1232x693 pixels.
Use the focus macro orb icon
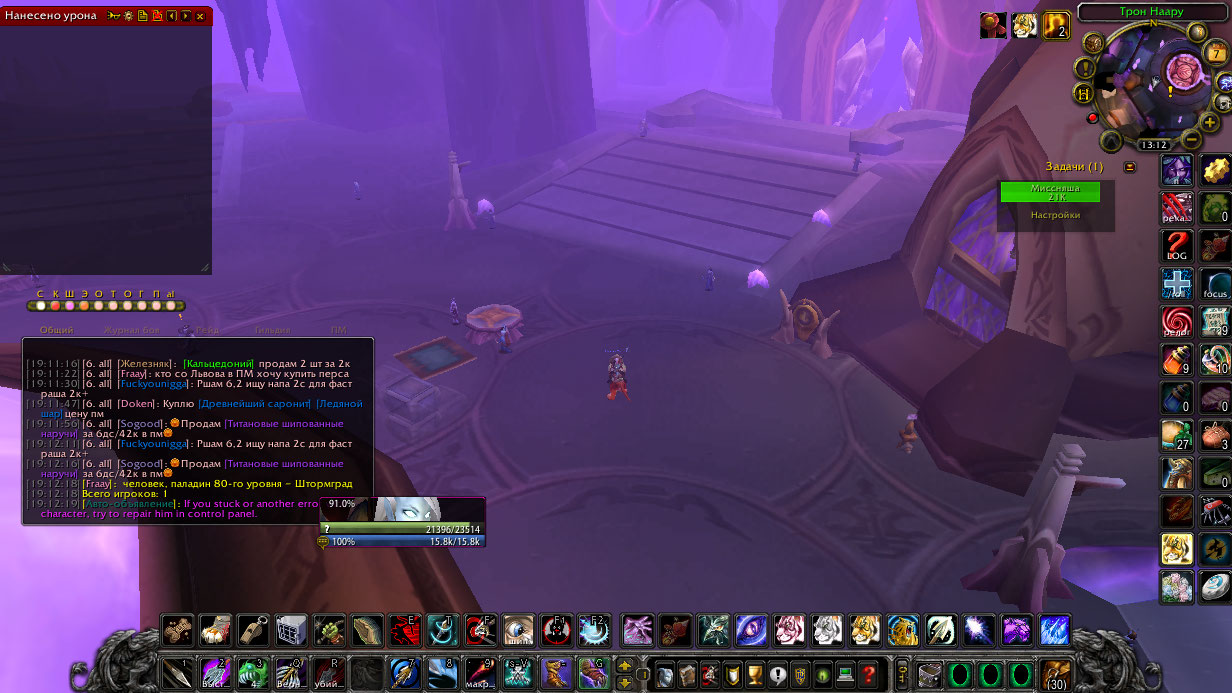pyautogui.click(x=1216, y=284)
